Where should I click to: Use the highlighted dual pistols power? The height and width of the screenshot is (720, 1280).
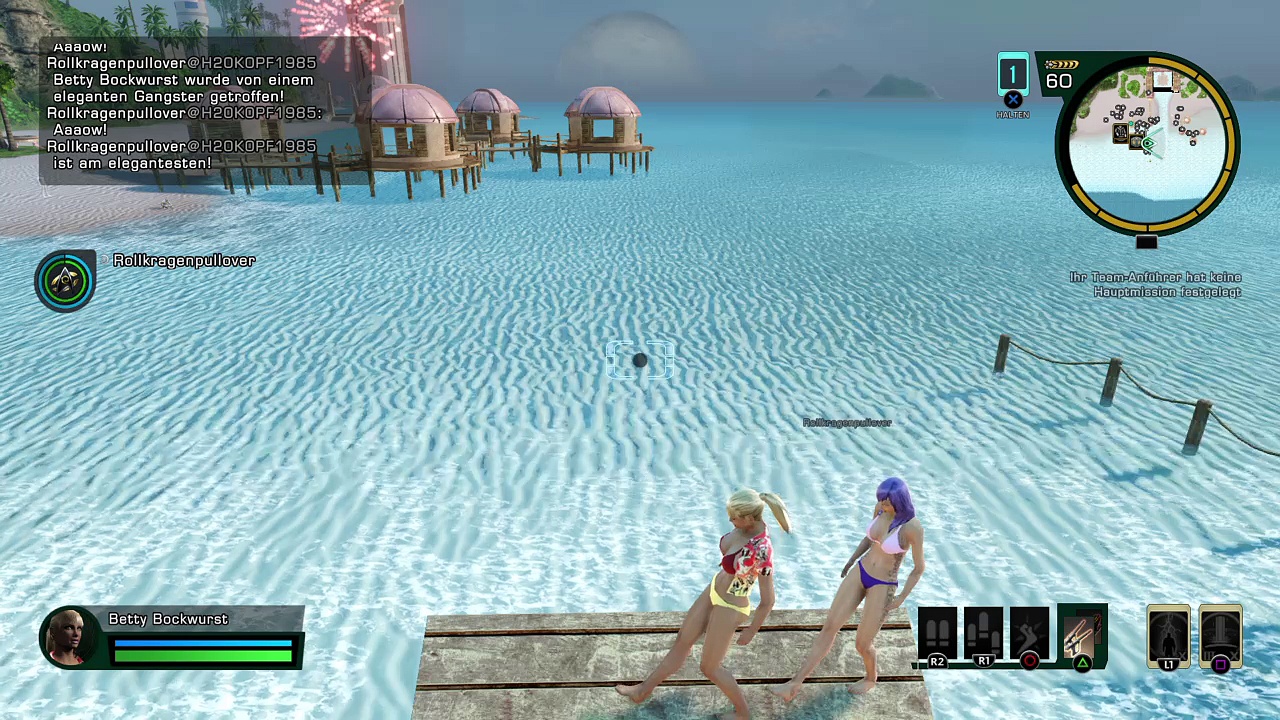(1081, 634)
